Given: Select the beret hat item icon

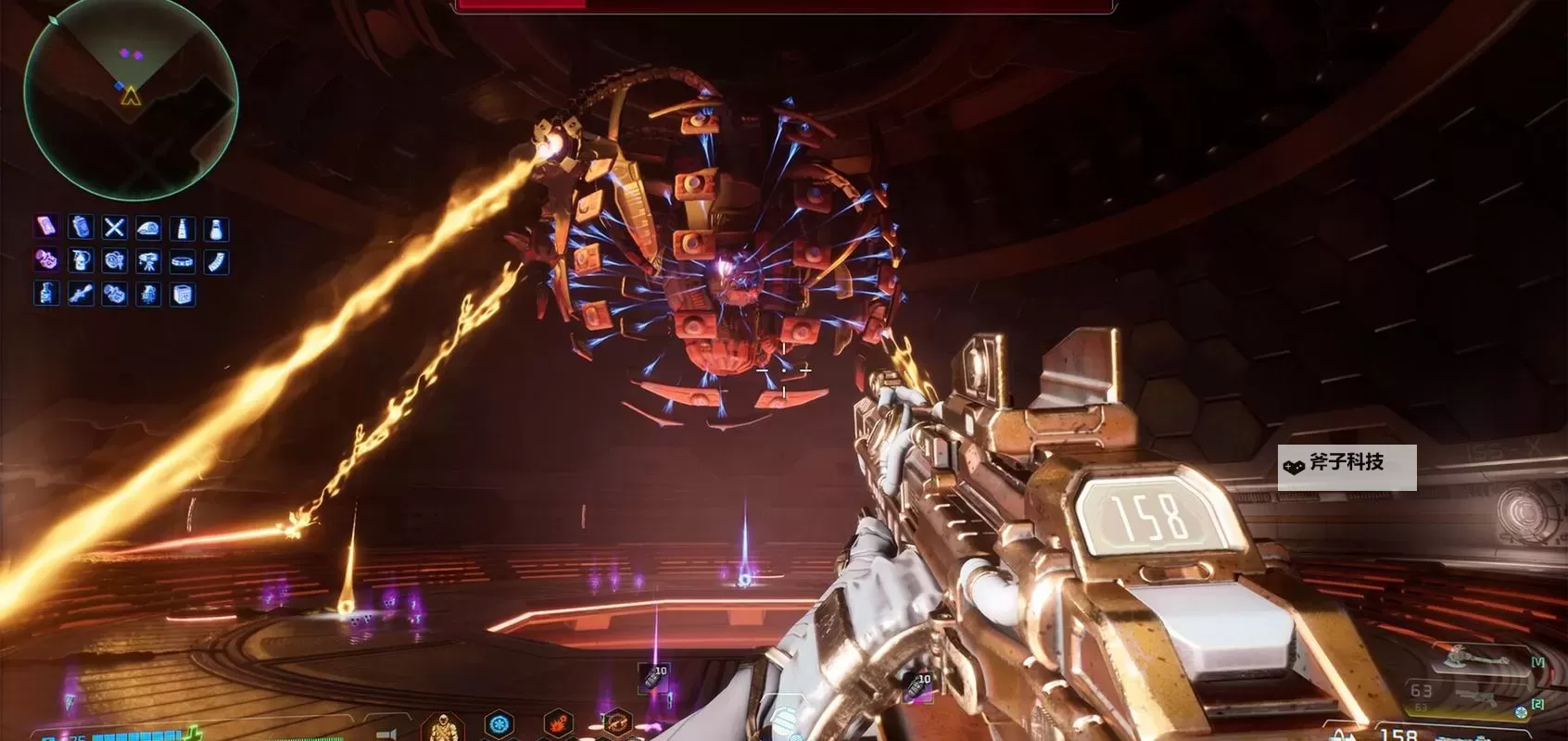Looking at the screenshot, I should (x=148, y=228).
